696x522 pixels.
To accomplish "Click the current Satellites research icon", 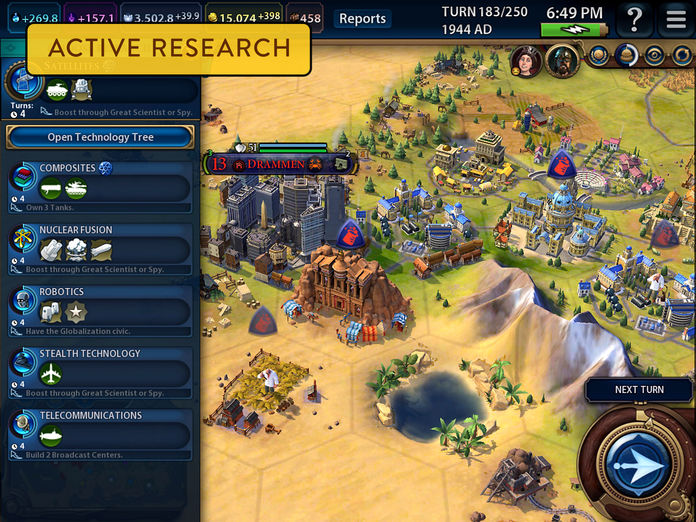I will 22,82.
